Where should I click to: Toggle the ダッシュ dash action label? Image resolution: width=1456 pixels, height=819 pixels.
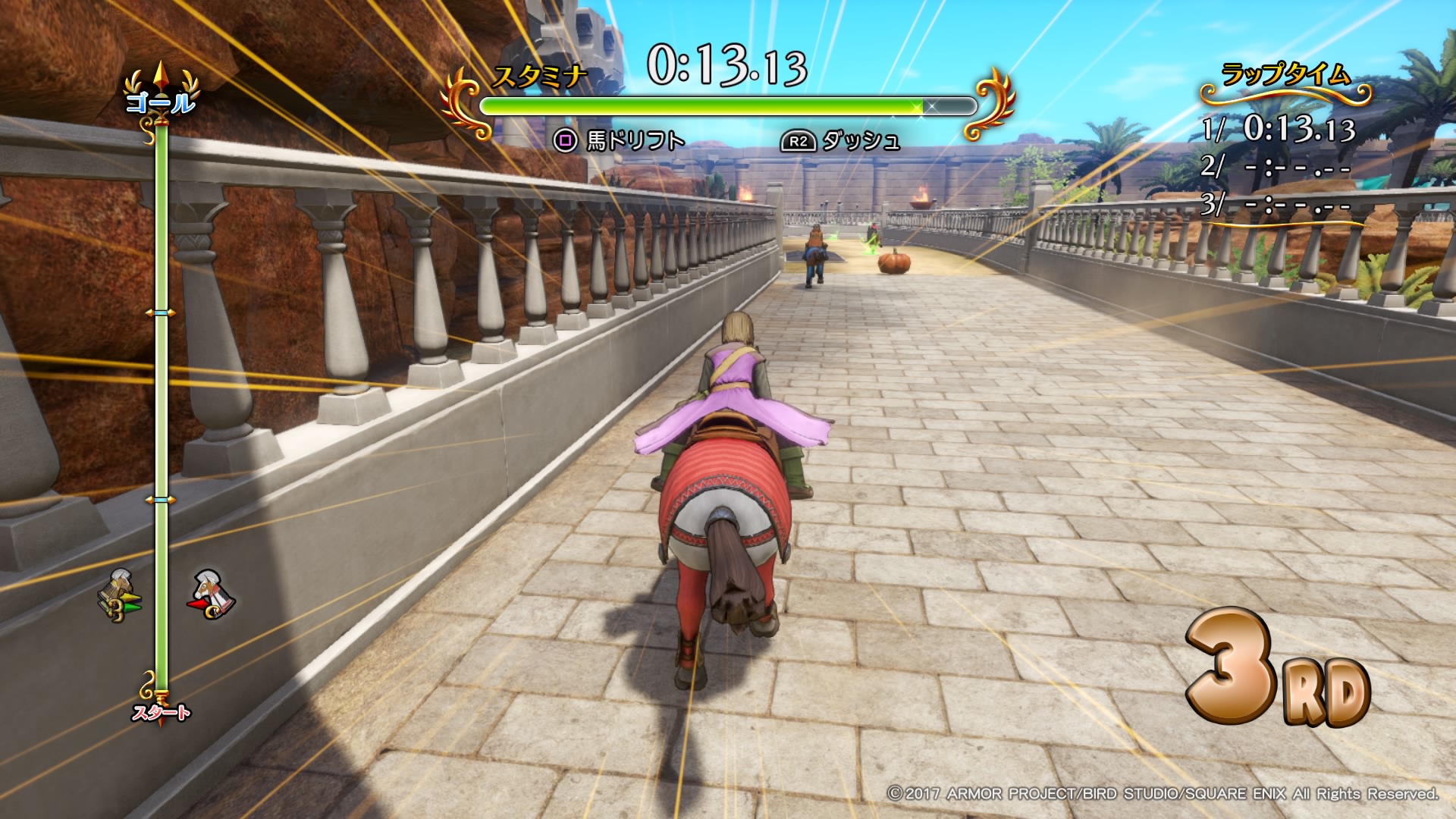861,140
